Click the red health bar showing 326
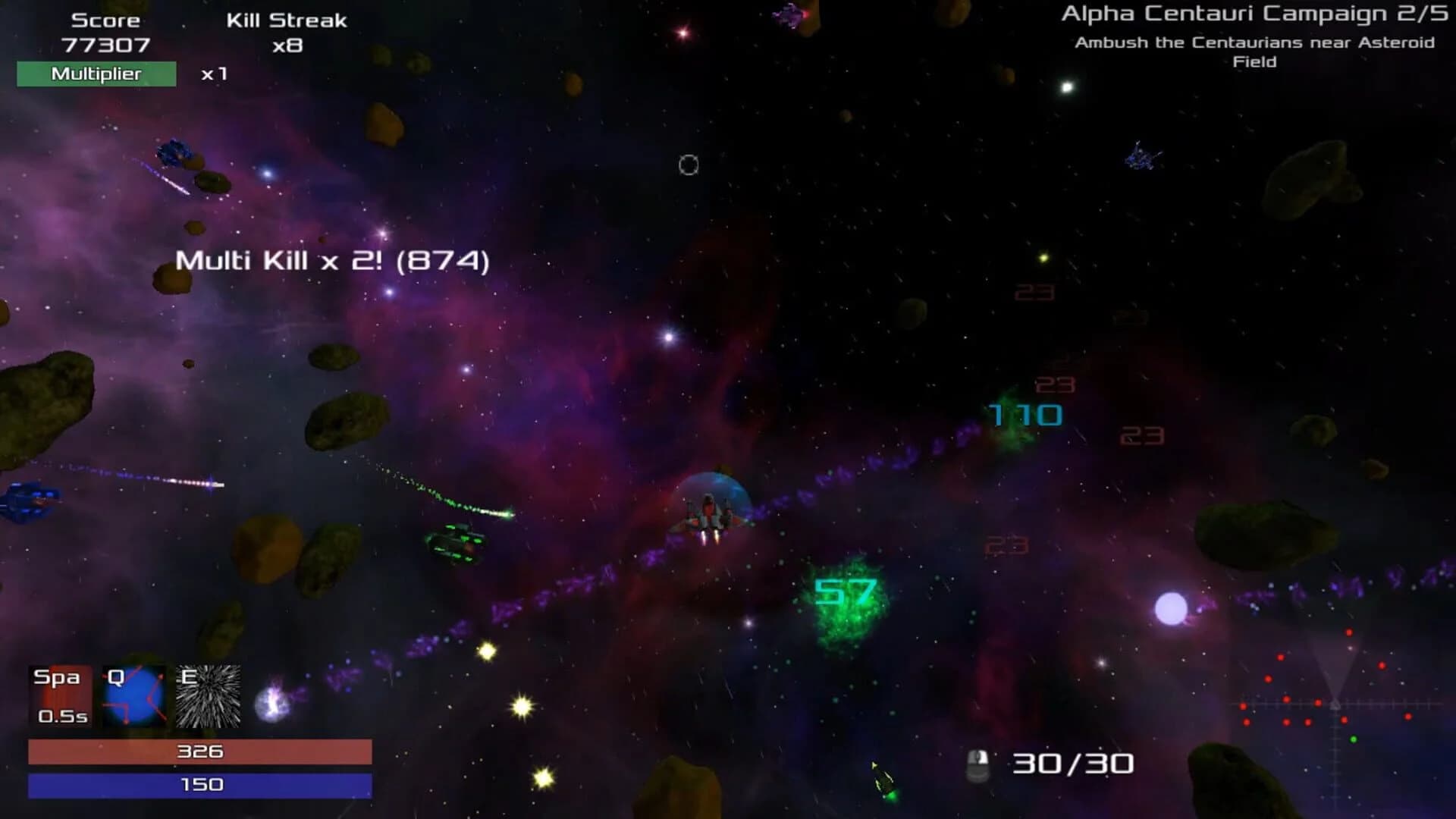Screen dimensions: 1456x819 pos(199,752)
